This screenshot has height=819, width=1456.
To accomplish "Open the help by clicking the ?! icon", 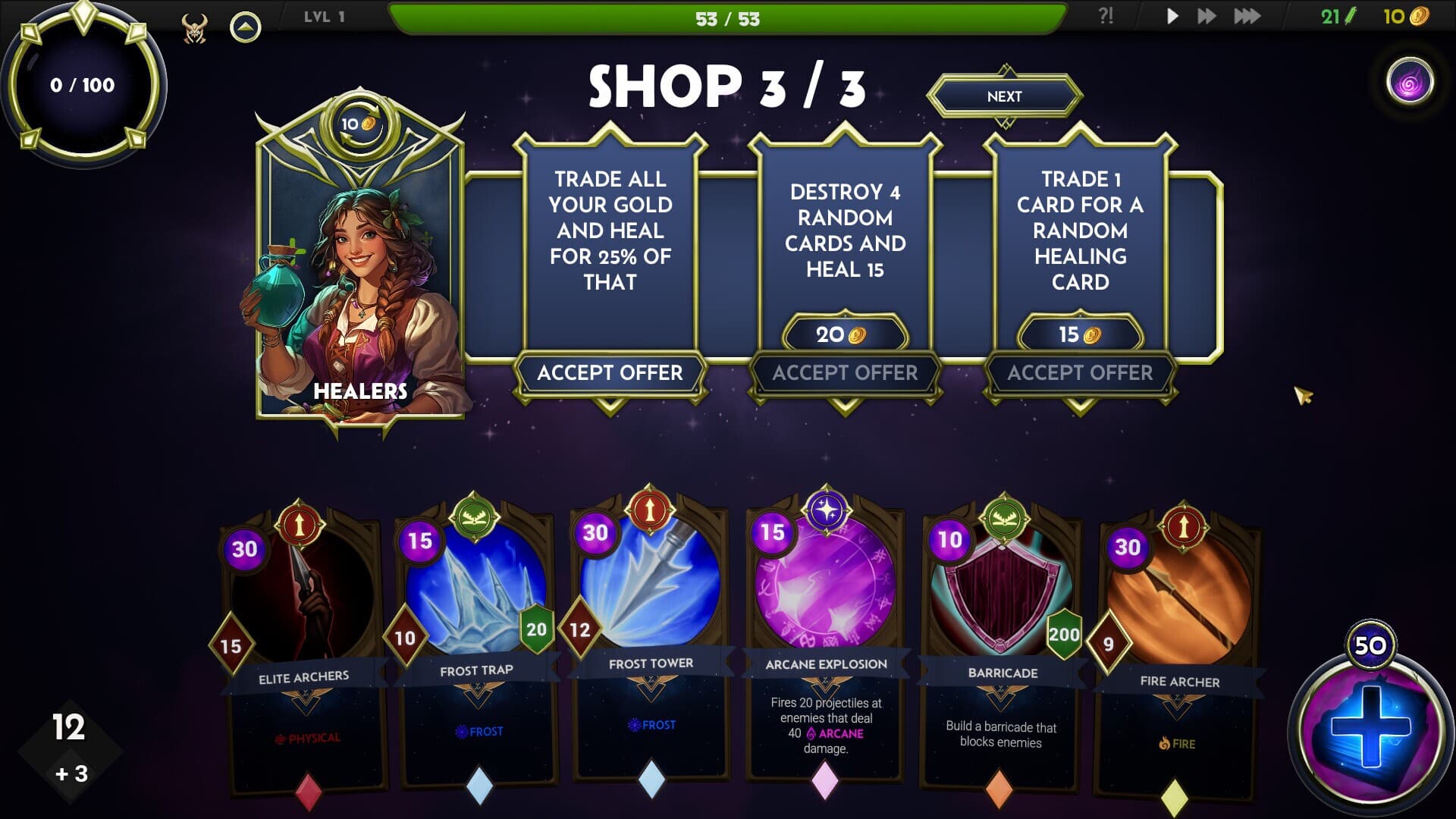I will 1106,16.
